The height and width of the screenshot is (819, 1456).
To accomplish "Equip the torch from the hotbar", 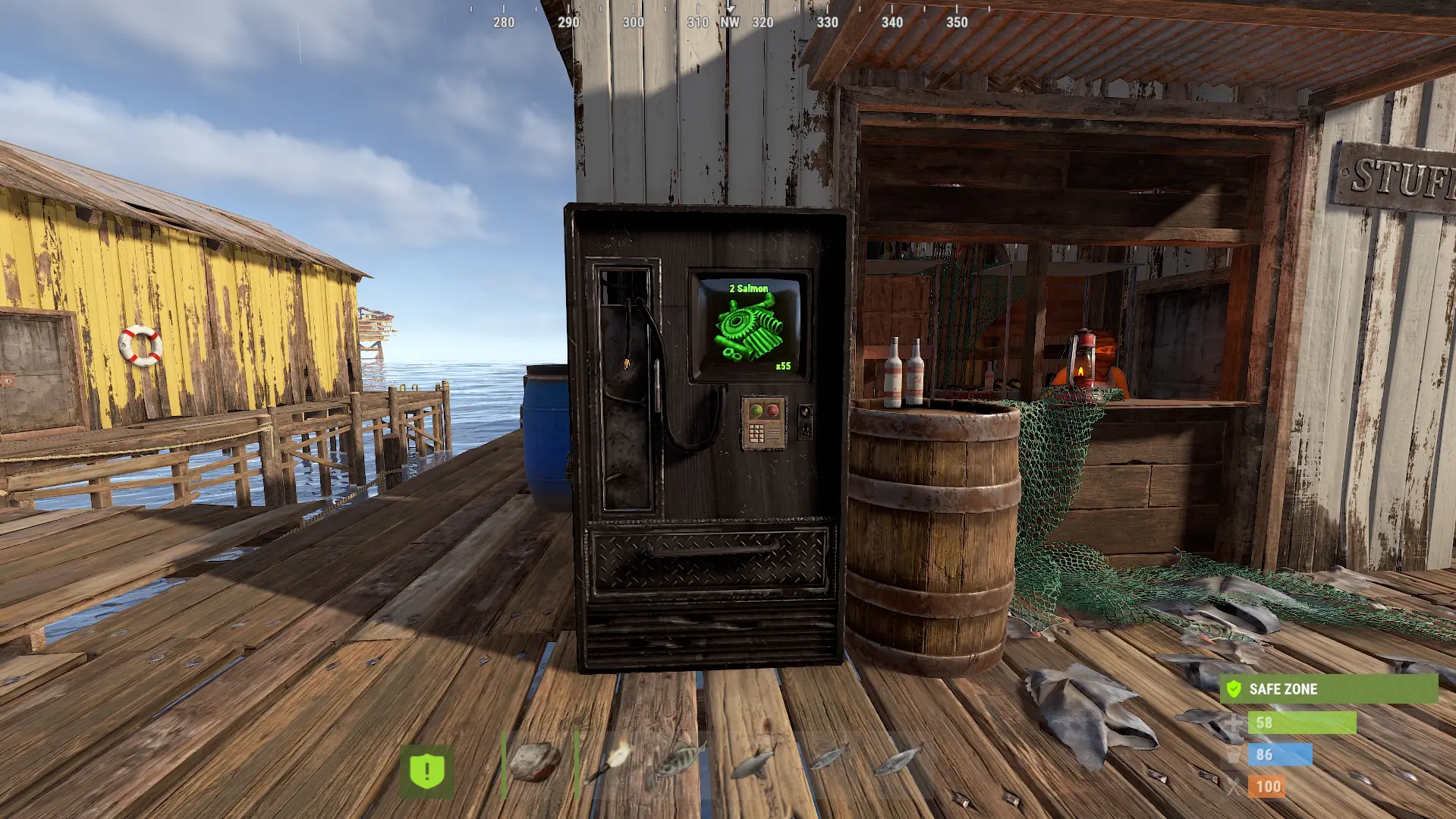I will (609, 763).
